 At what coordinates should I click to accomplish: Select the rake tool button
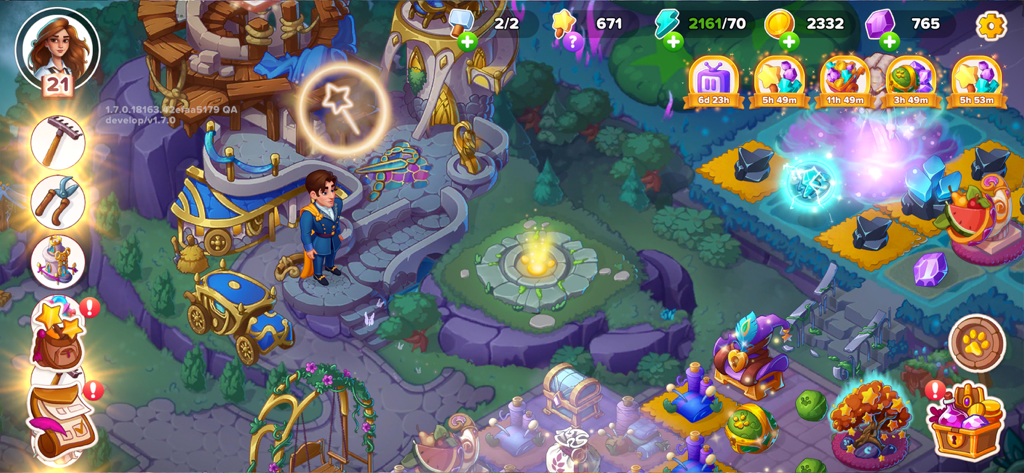[57, 142]
